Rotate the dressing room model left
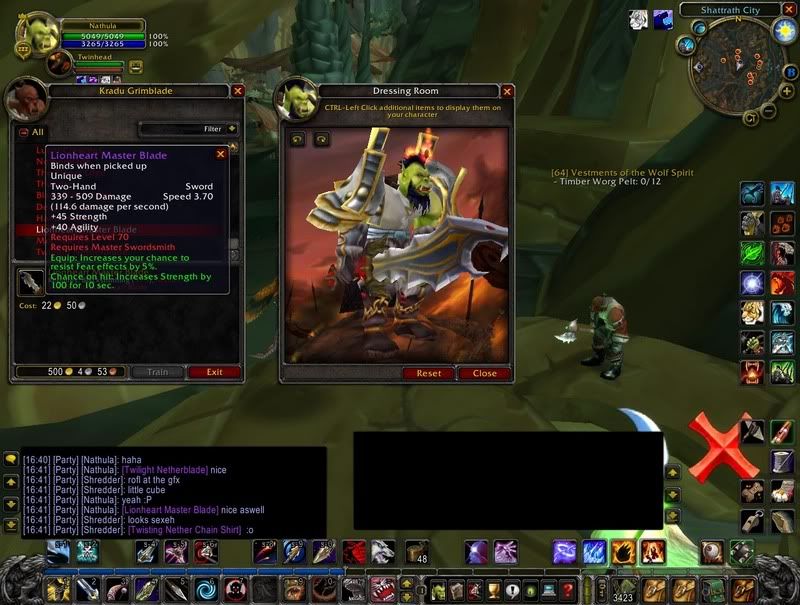Screen dimensions: 800x605 297,140
